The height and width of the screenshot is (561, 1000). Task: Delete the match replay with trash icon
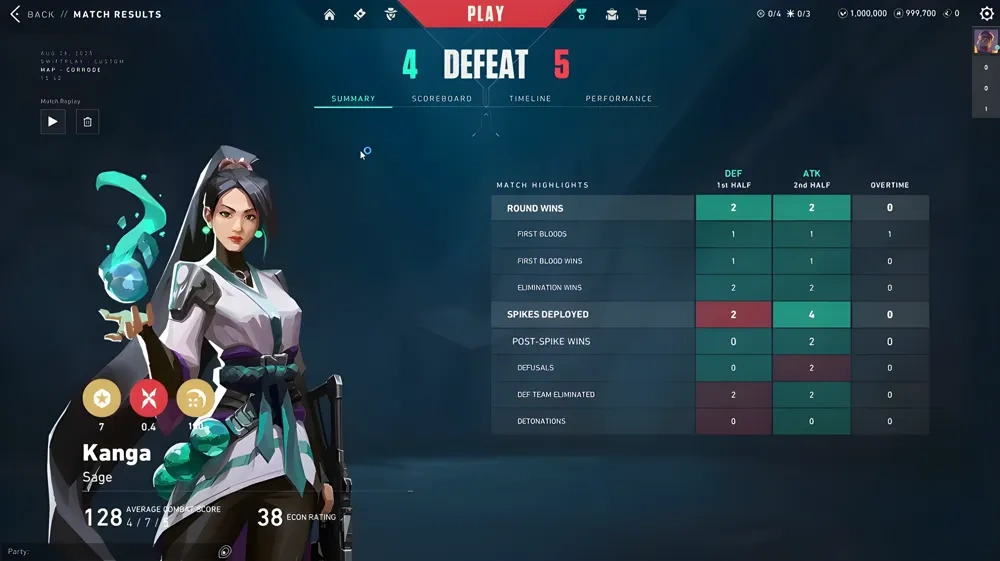click(87, 121)
